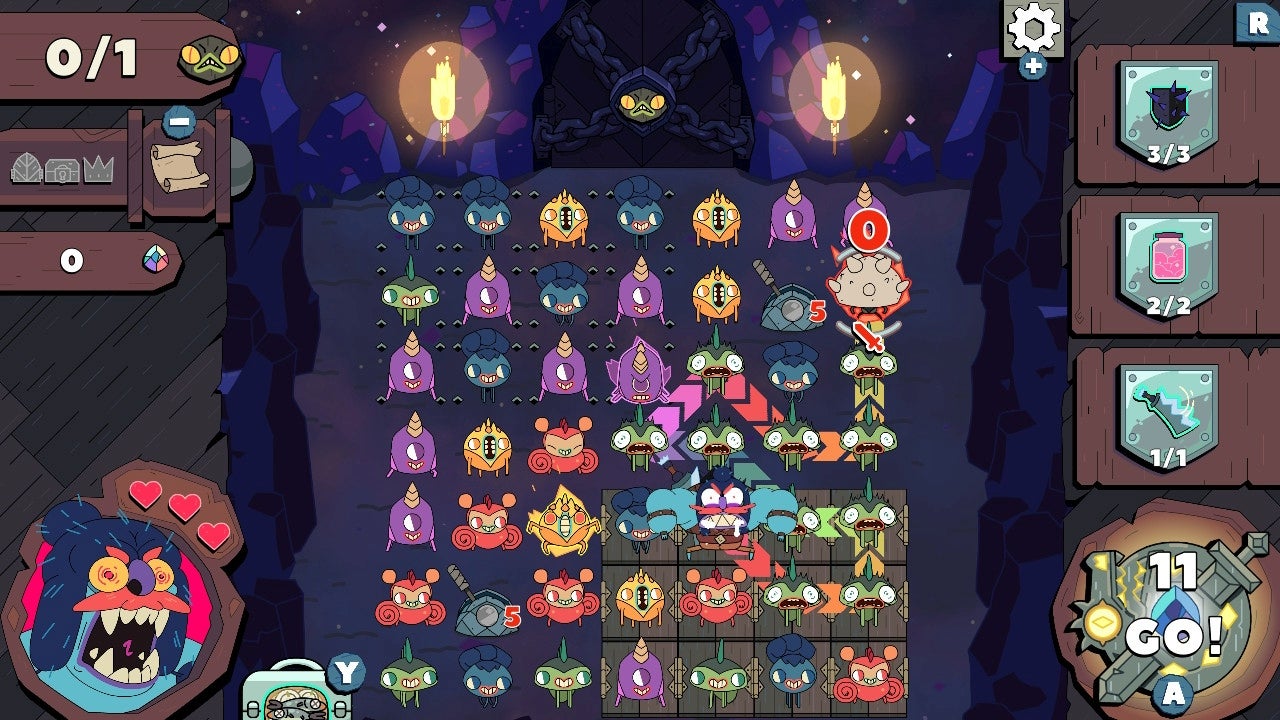Collapse the objectives panel with minus button
The image size is (1280, 720).
pos(178,121)
